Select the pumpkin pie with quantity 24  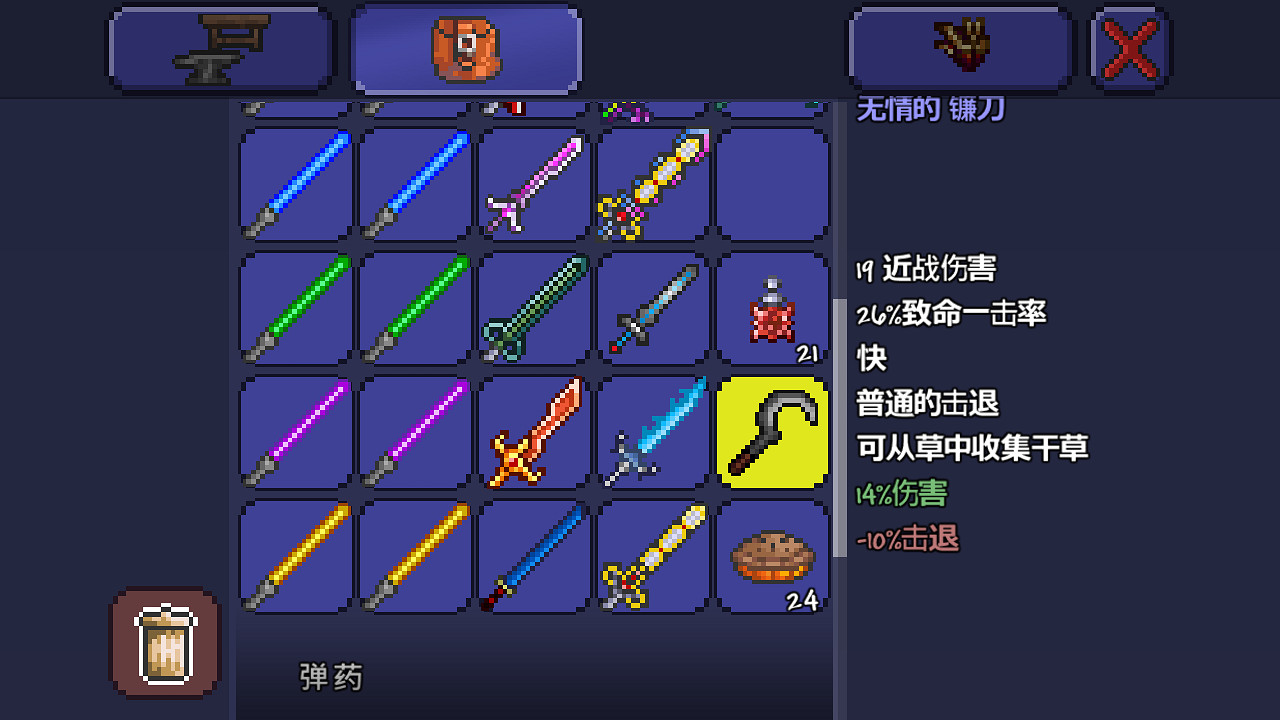coord(773,557)
